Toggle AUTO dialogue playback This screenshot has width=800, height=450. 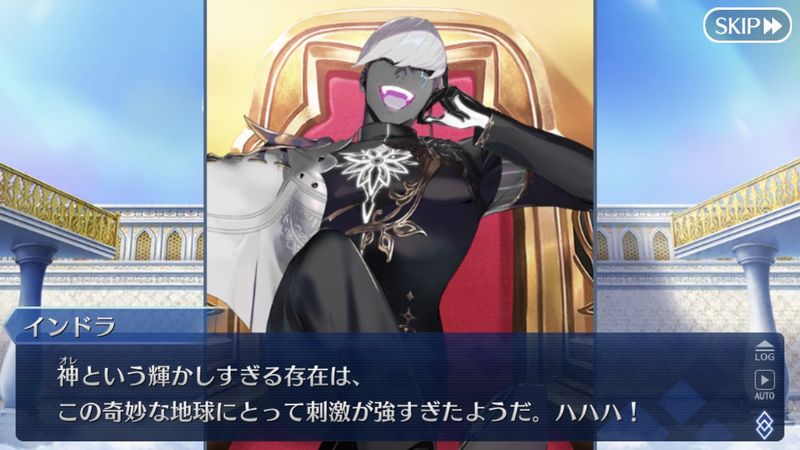coord(764,383)
